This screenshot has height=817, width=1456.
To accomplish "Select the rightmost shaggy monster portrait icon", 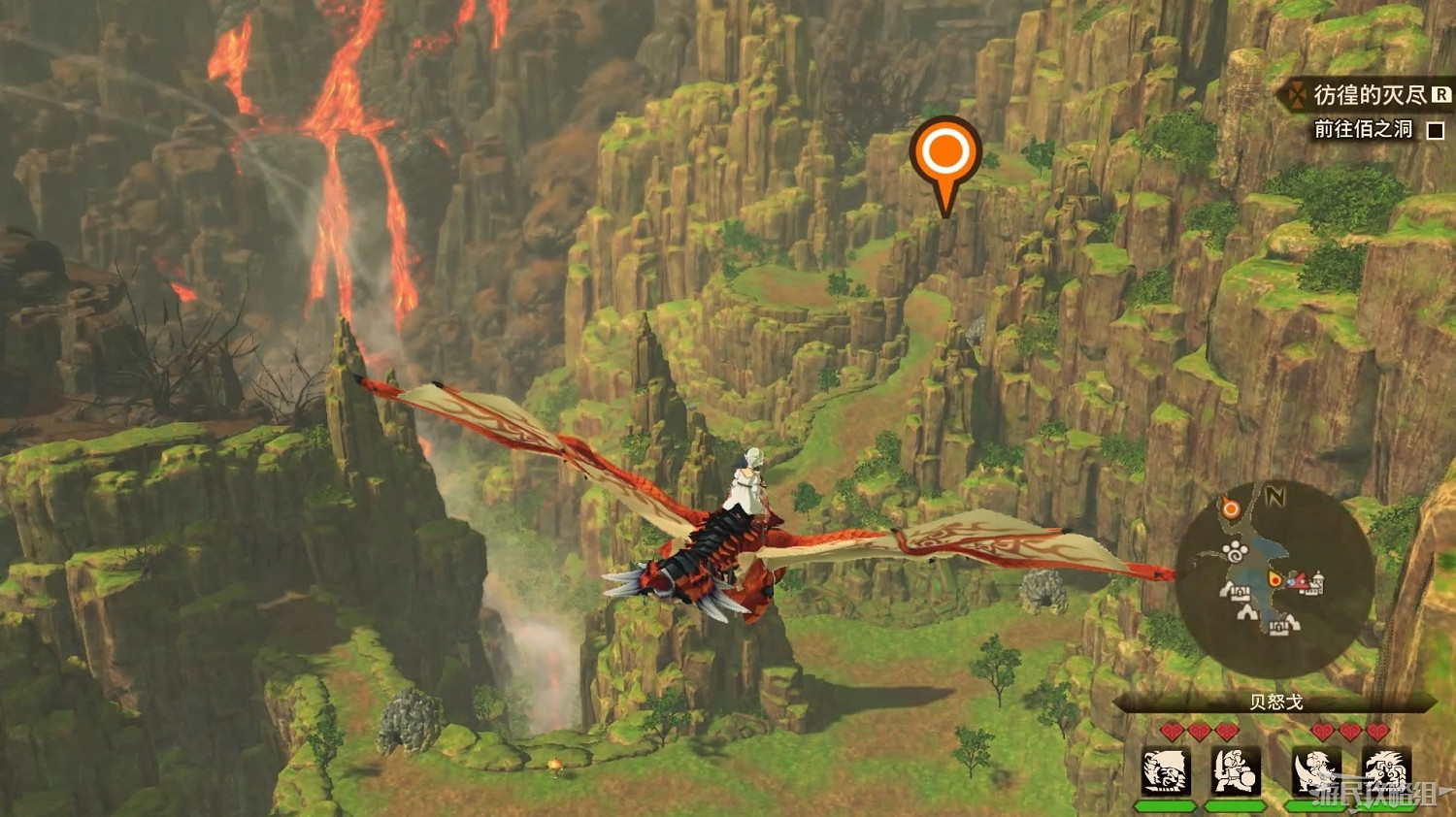I will [x=1386, y=771].
